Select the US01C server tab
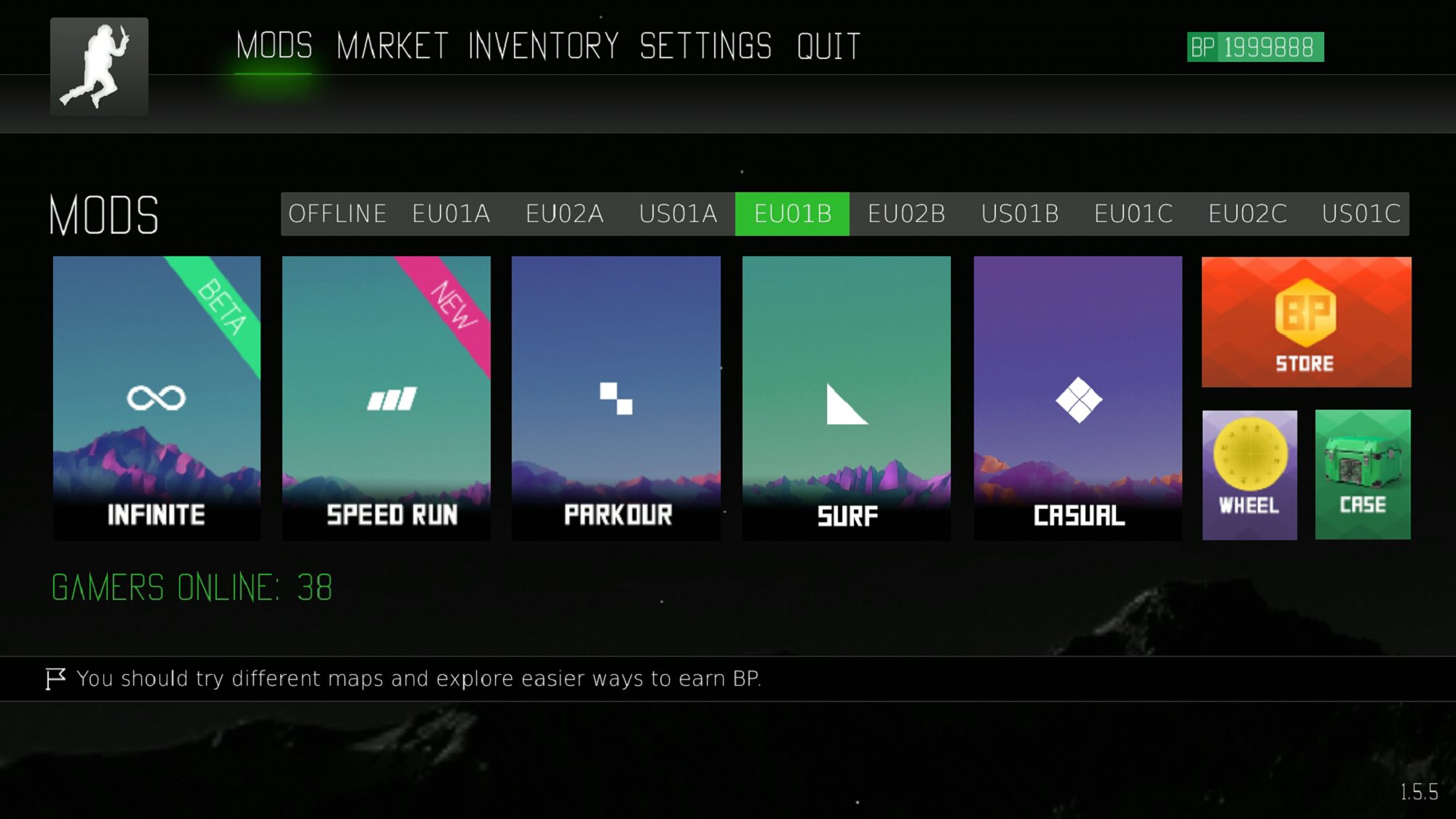This screenshot has width=1456, height=819. 1361,214
